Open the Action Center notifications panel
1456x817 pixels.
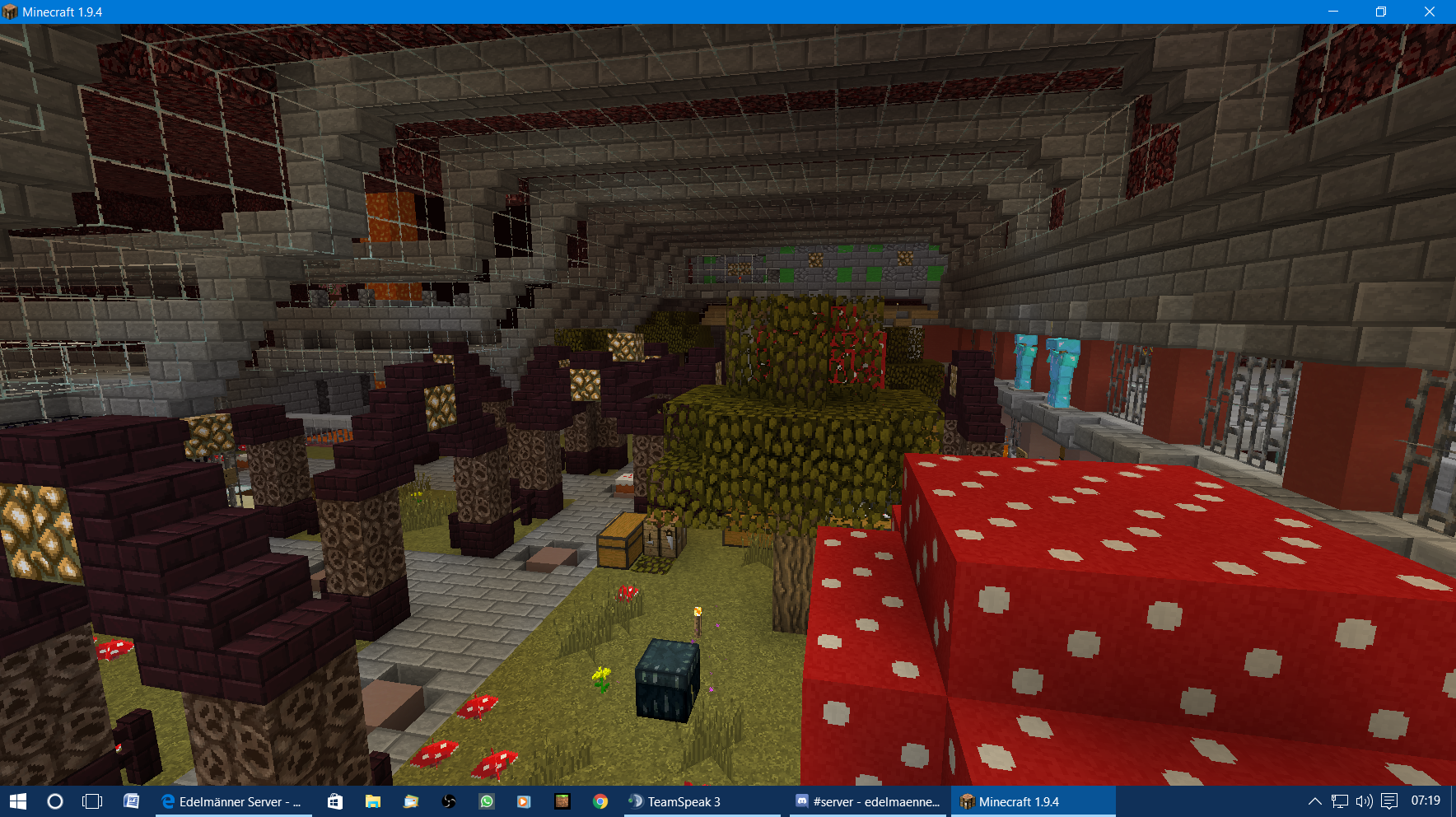(x=1389, y=801)
